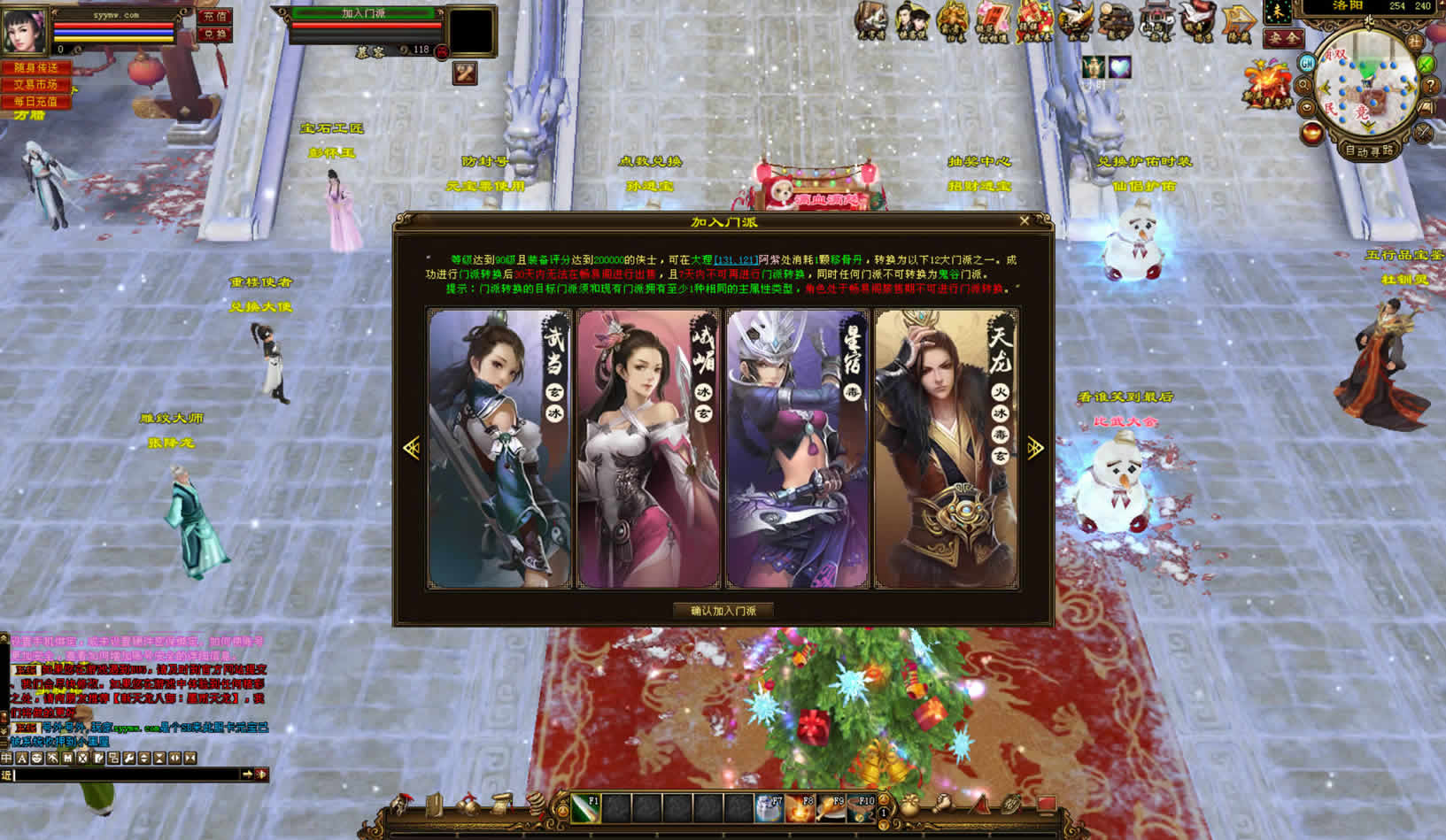Image resolution: width=1446 pixels, height=840 pixels.
Task: Select the 武当 sect card
Action: pos(500,449)
